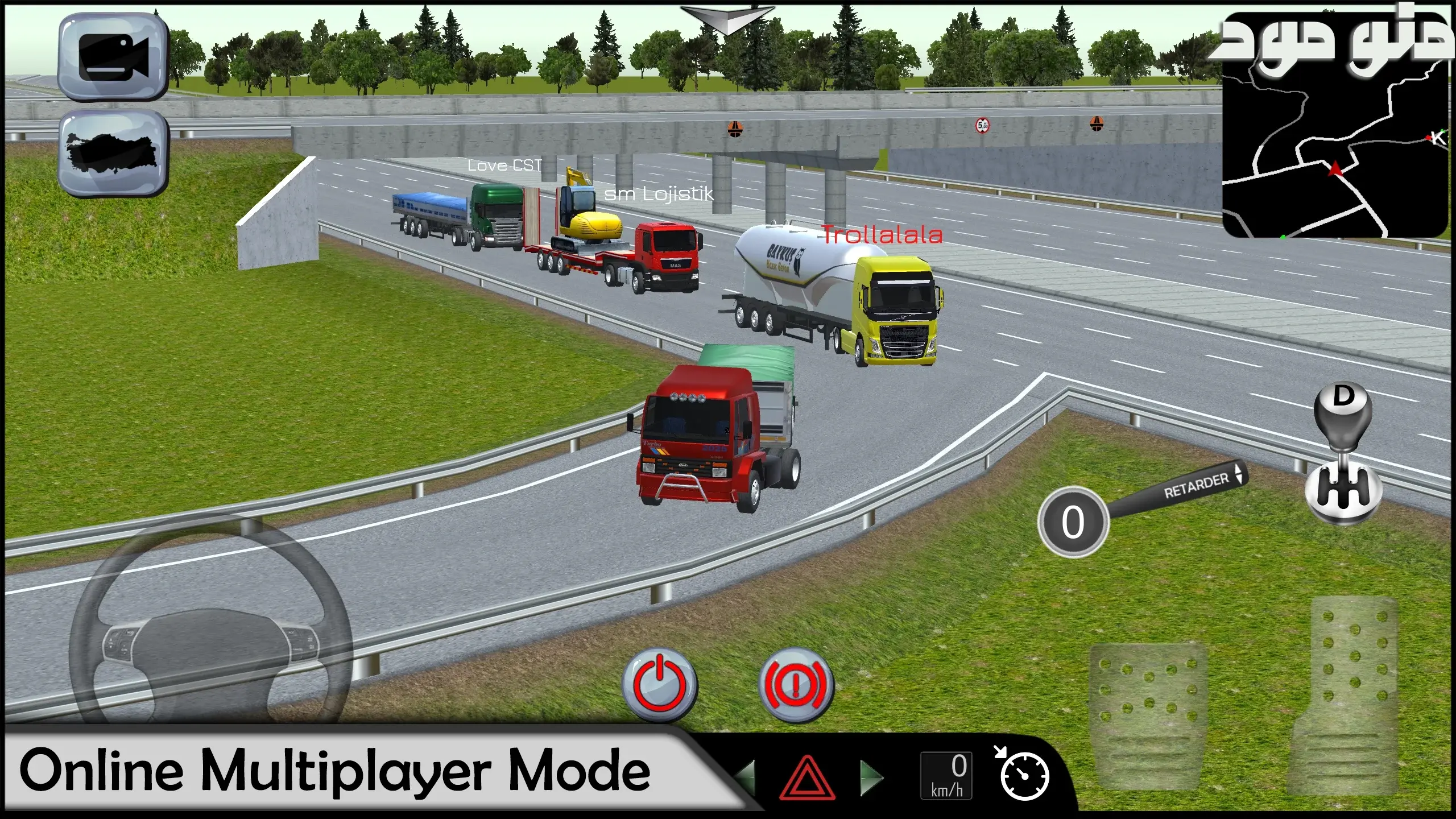Expand the top dropdown arrow
1456x819 pixels.
click(x=727, y=19)
